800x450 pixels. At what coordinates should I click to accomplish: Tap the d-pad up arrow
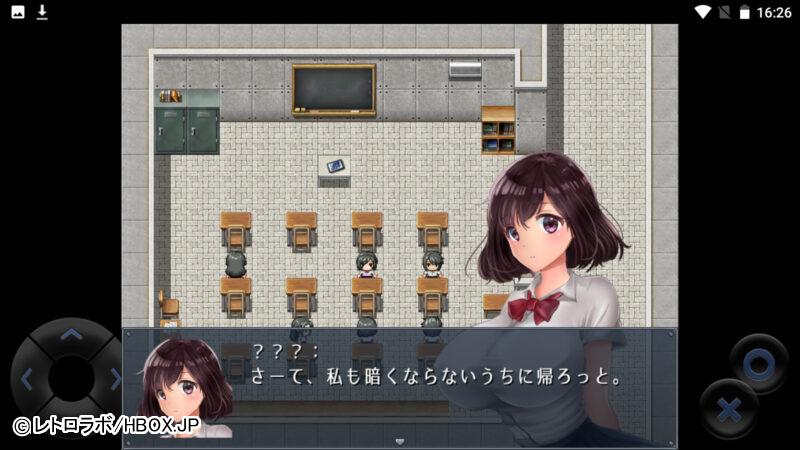[x=70, y=336]
